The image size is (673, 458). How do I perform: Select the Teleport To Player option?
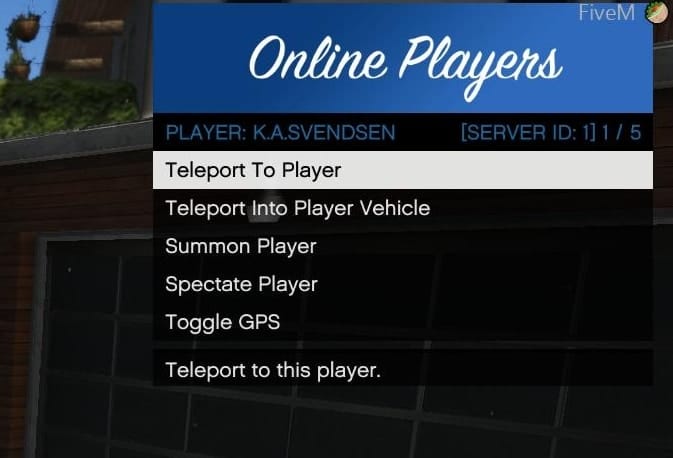[402, 170]
